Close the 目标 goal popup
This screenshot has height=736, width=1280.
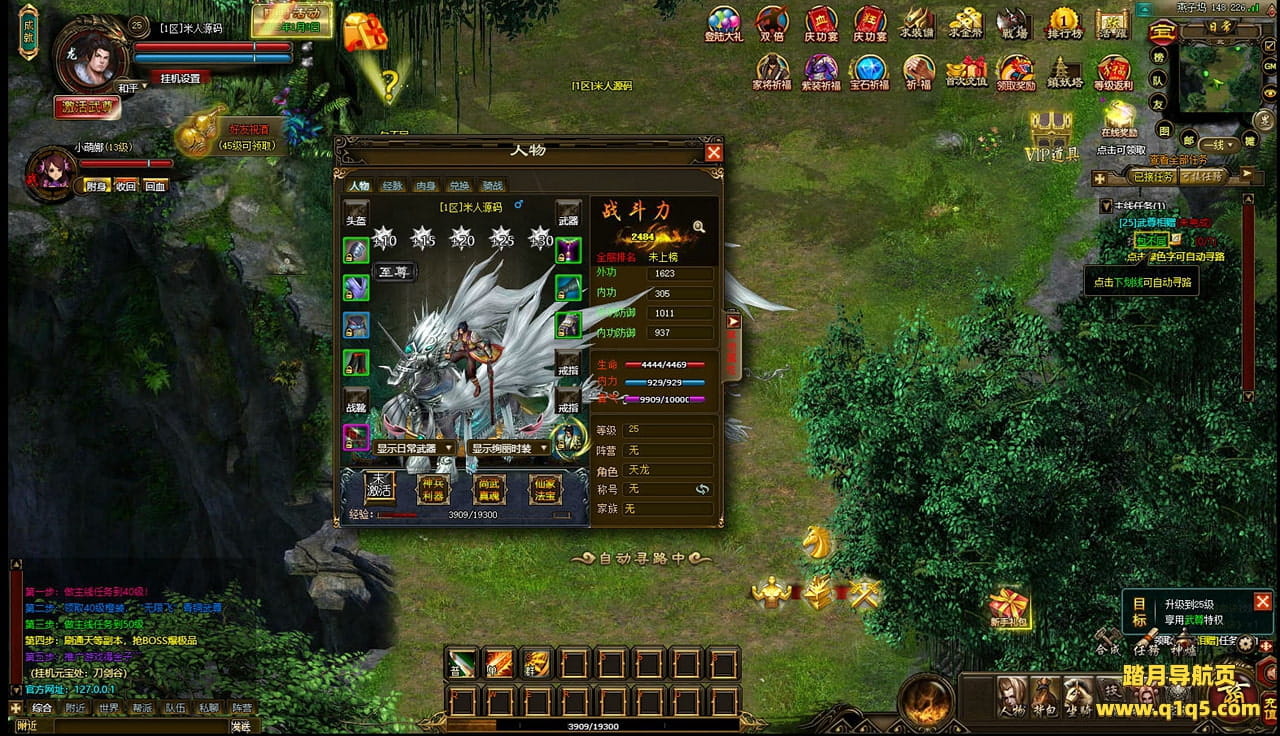click(x=1262, y=601)
